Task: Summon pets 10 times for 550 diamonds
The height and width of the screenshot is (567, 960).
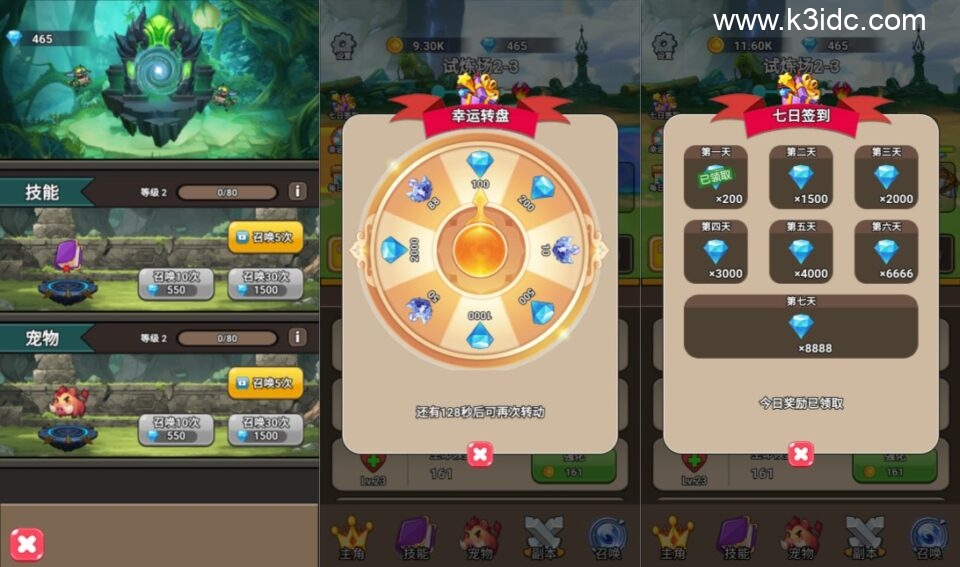Action: tap(176, 429)
